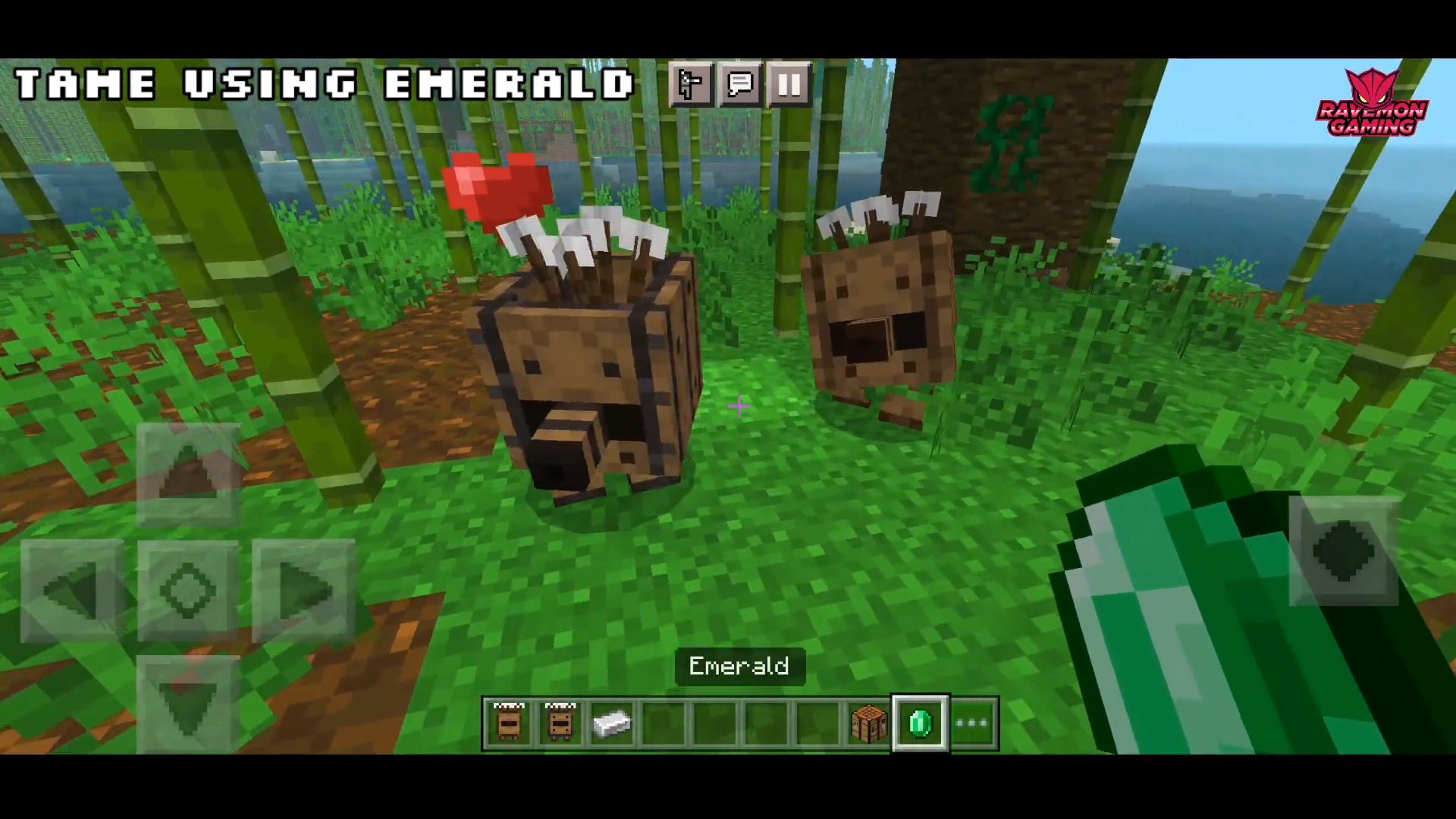Open the emote icon at top
Viewport: 1456px width, 819px height.
point(689,85)
